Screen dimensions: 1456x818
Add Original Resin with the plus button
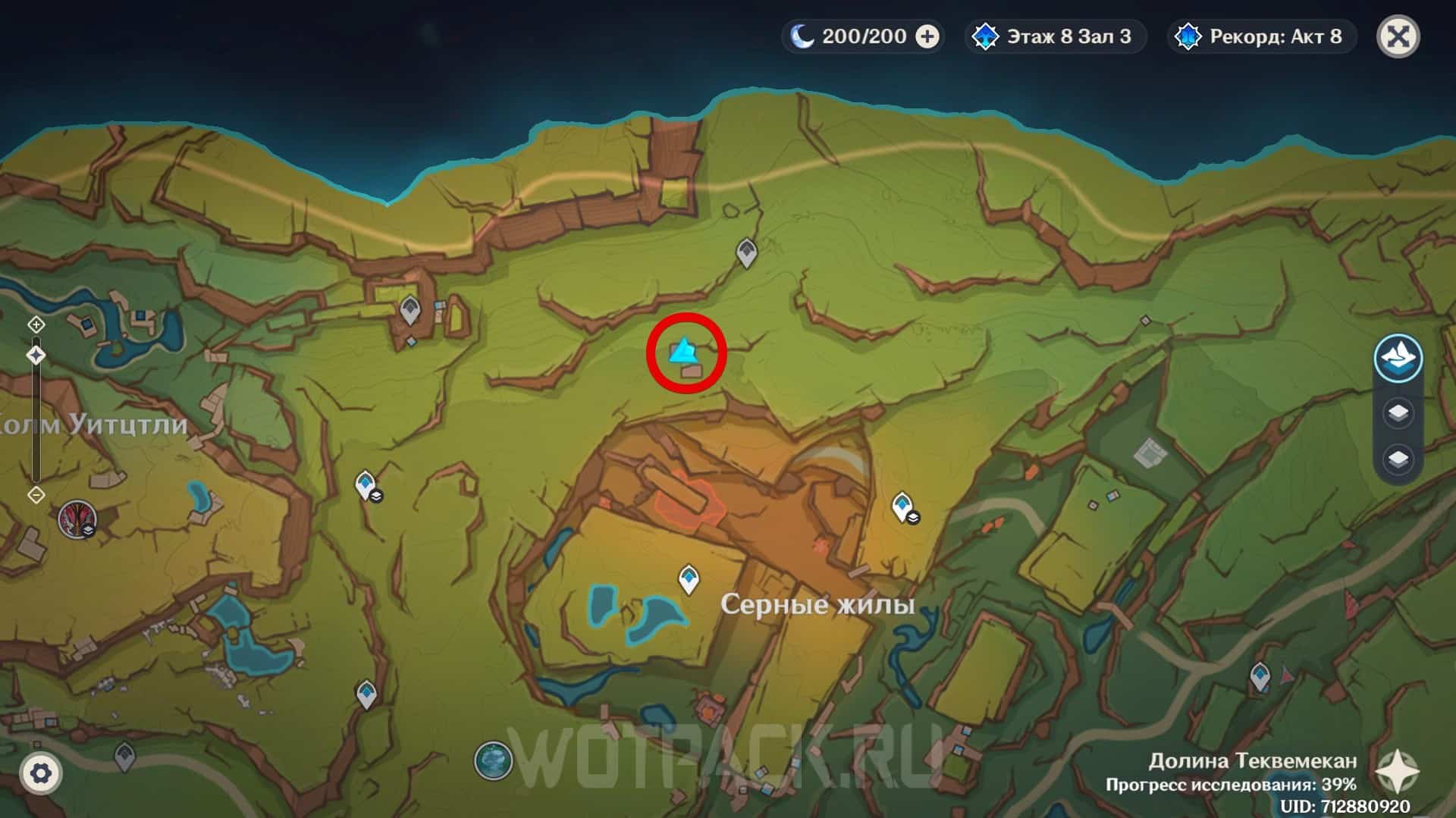coord(927,36)
